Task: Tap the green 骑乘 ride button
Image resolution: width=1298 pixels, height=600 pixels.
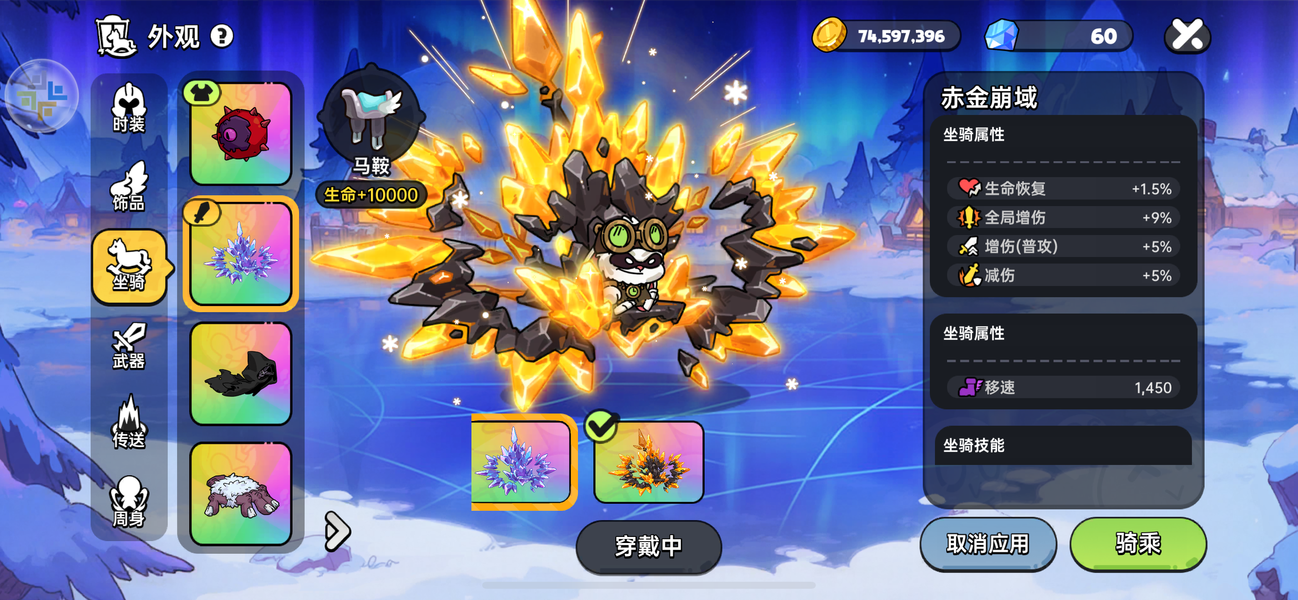Action: 1138,544
